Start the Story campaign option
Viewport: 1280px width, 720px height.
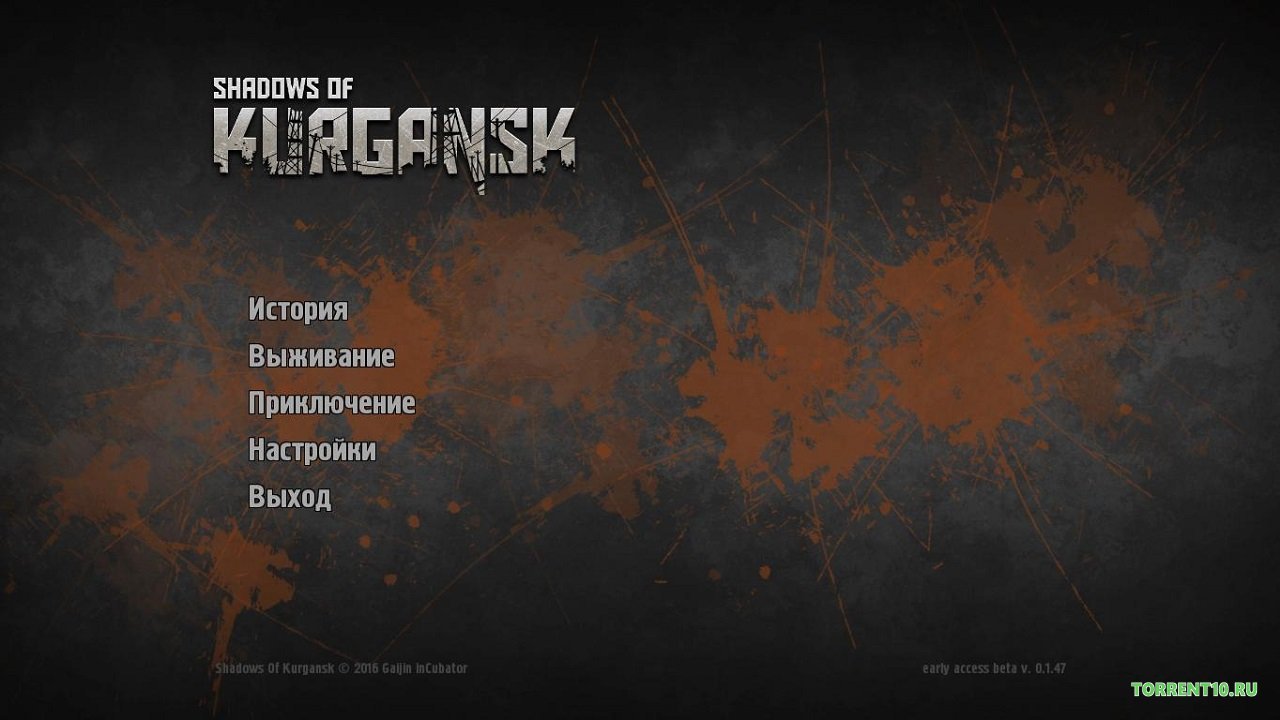(x=296, y=310)
